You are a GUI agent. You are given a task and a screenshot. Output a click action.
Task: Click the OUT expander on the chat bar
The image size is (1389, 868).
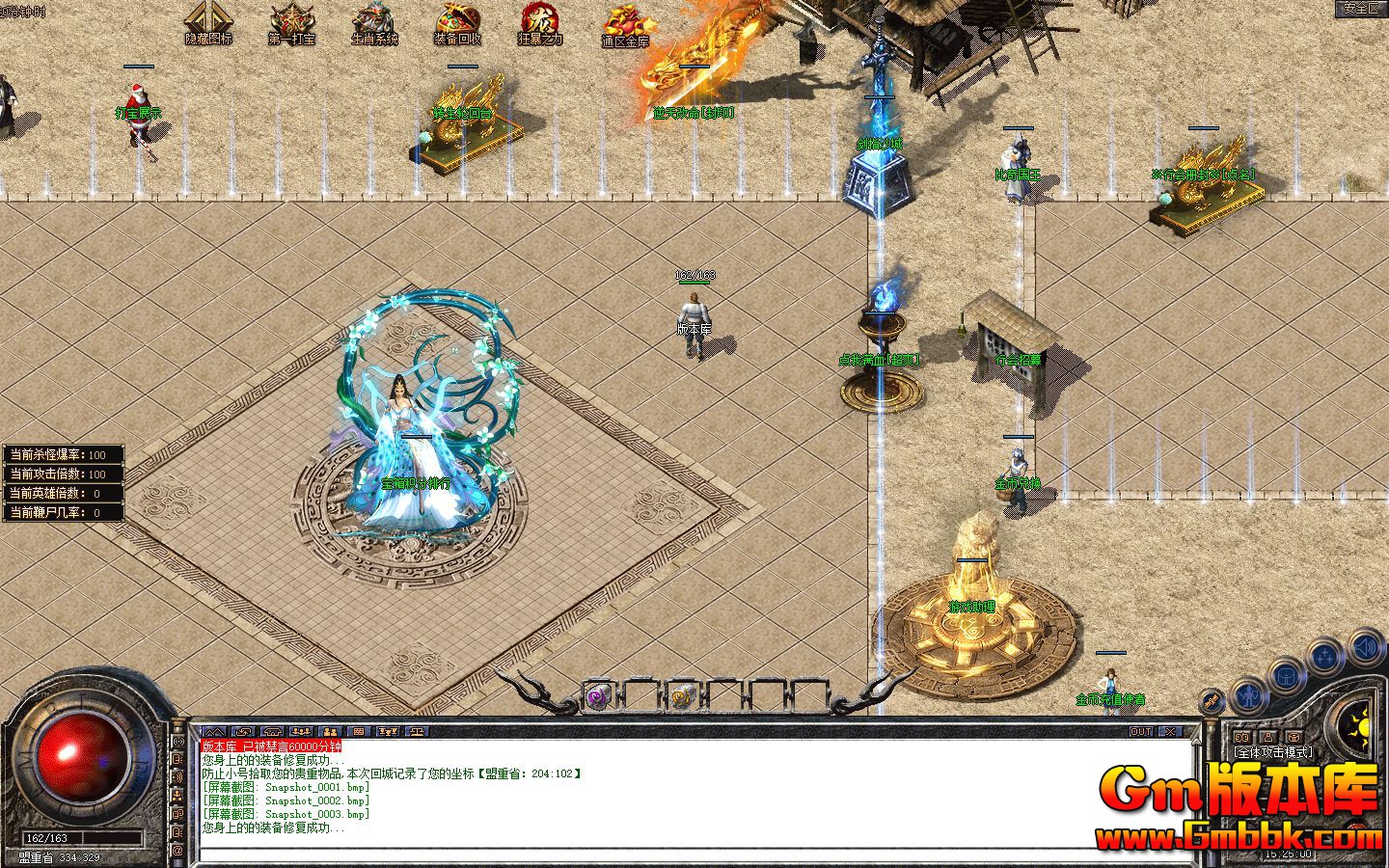(1141, 731)
